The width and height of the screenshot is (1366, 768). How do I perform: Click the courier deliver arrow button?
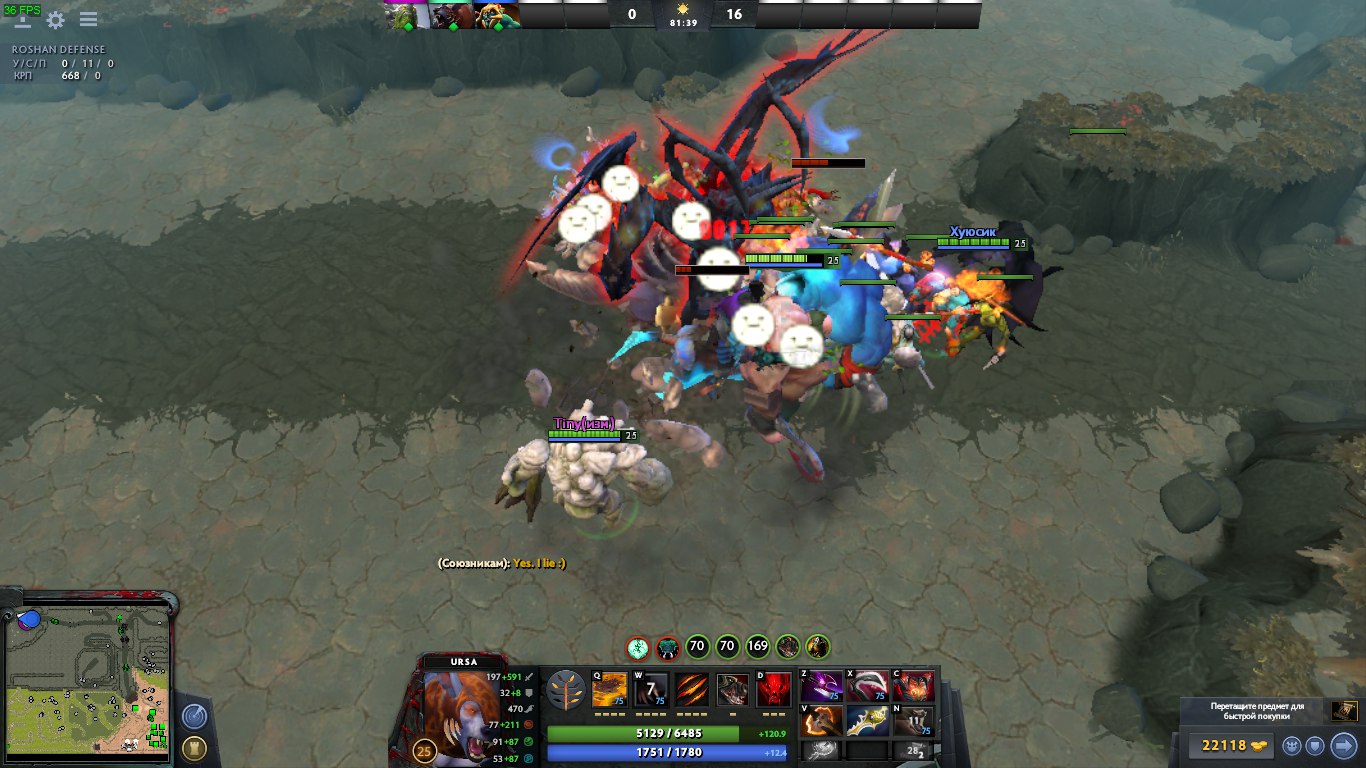pos(1344,745)
